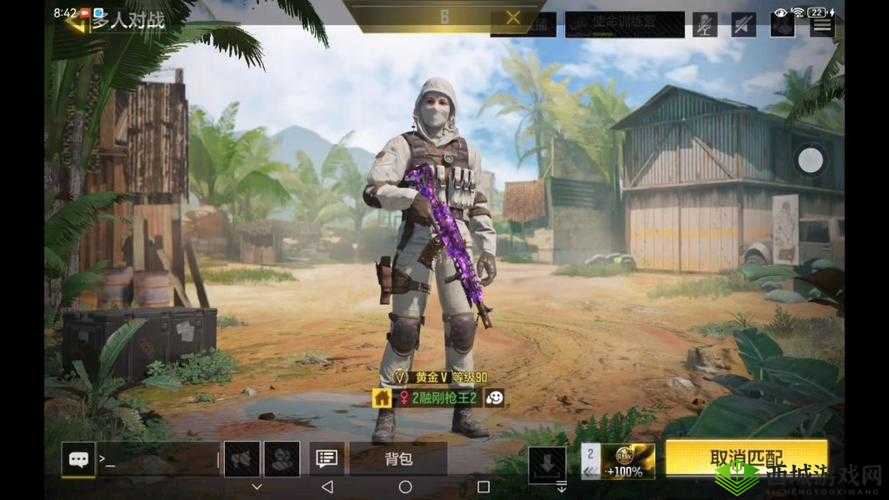This screenshot has width=889, height=500.
Task: Toggle the microphone mute icon
Action: [x=705, y=24]
